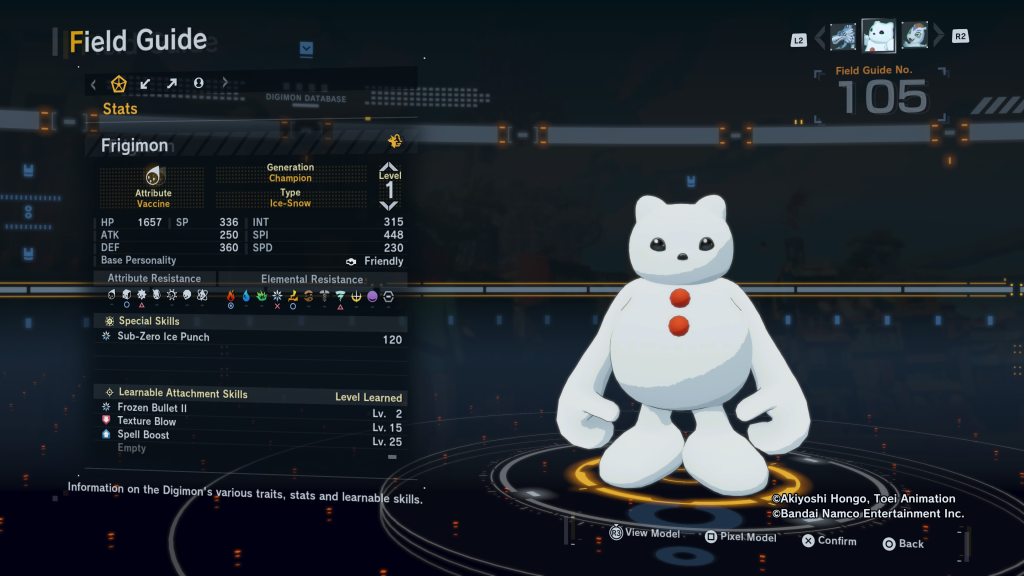Click the Vaccine attribute icon
The width and height of the screenshot is (1024, 576).
[x=153, y=176]
